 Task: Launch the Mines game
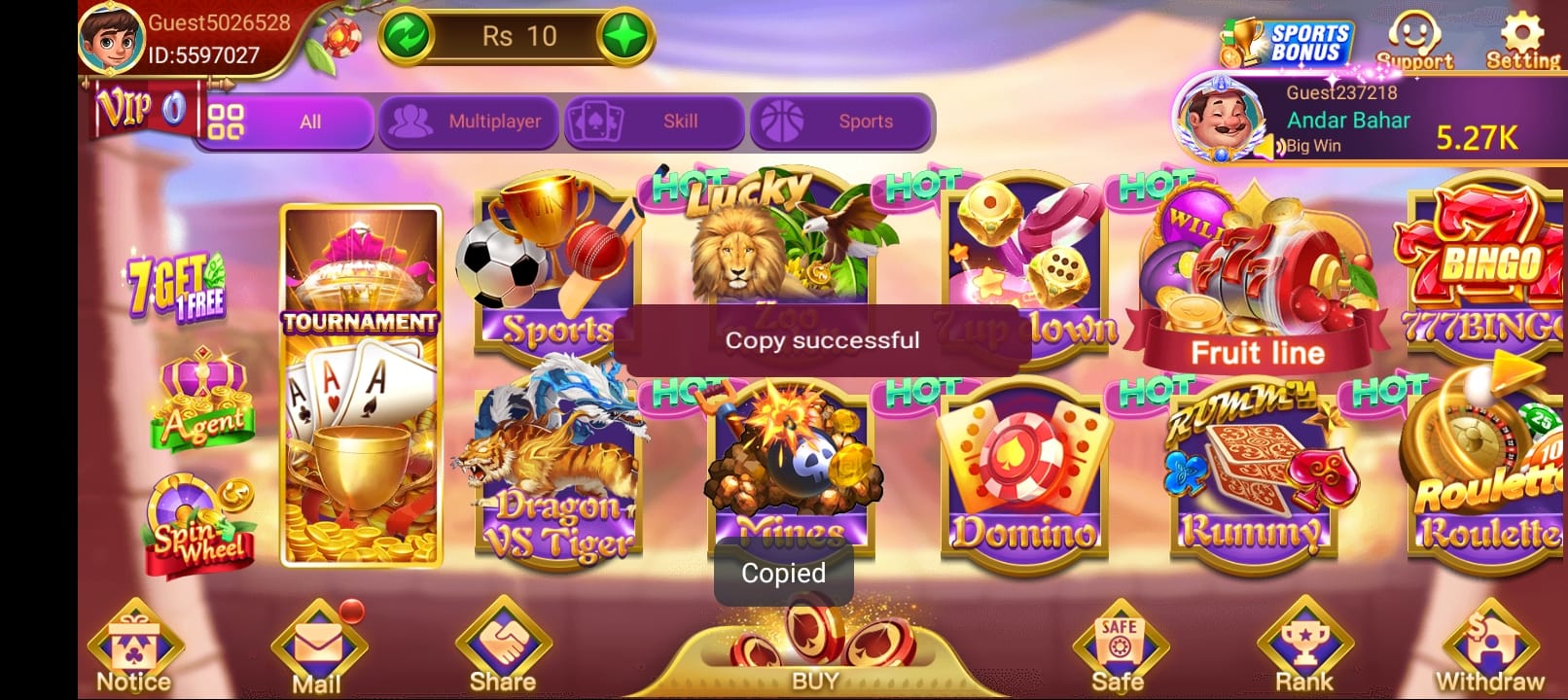click(x=788, y=467)
